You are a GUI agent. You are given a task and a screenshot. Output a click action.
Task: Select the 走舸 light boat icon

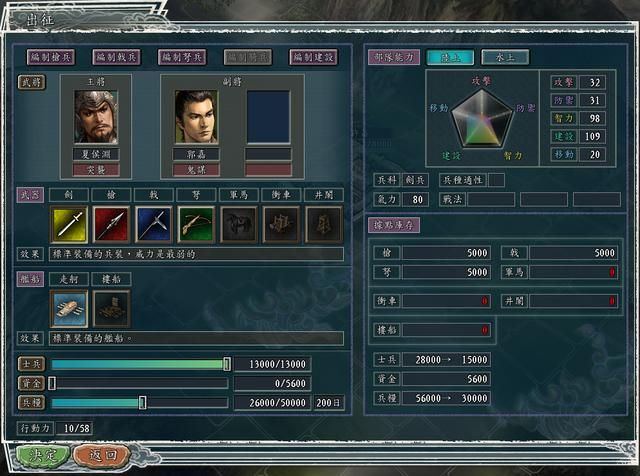(x=67, y=308)
